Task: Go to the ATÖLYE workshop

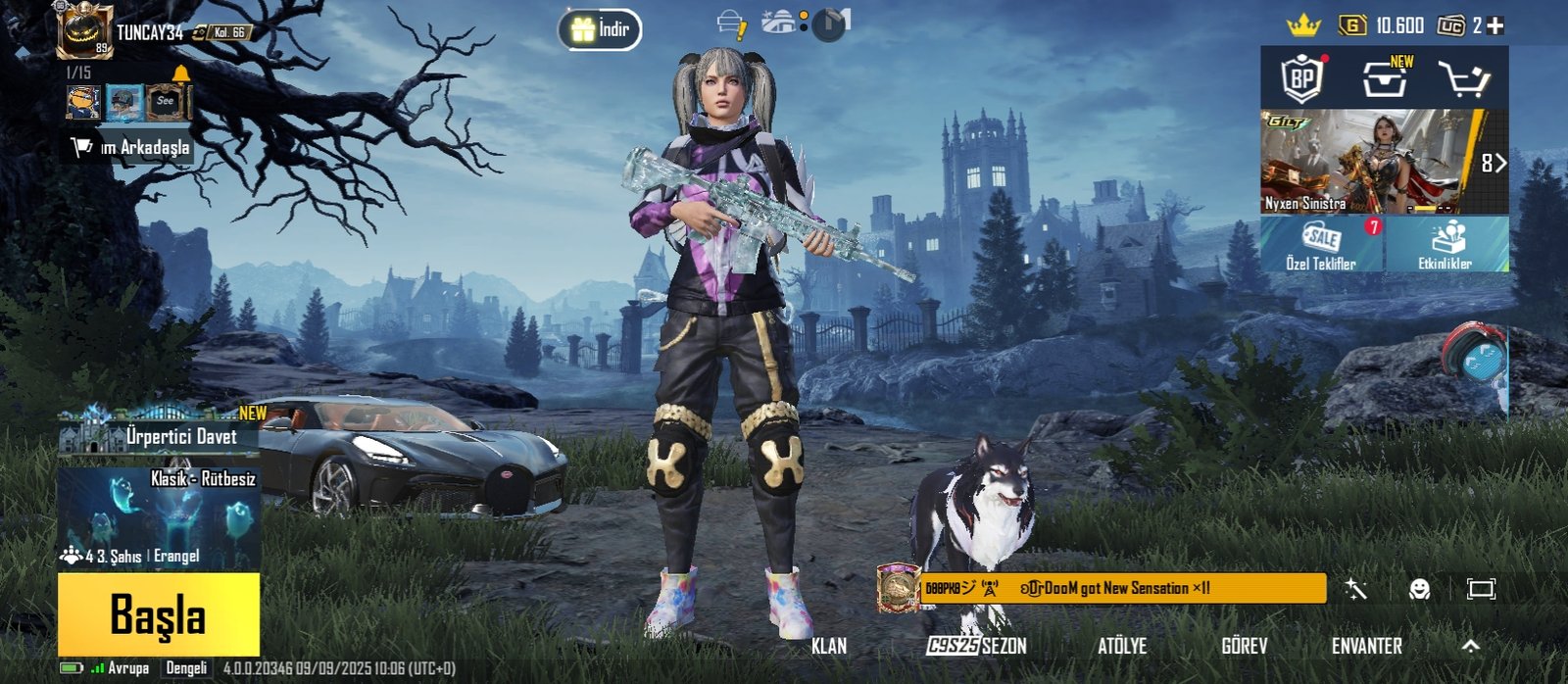Action: [x=1122, y=646]
